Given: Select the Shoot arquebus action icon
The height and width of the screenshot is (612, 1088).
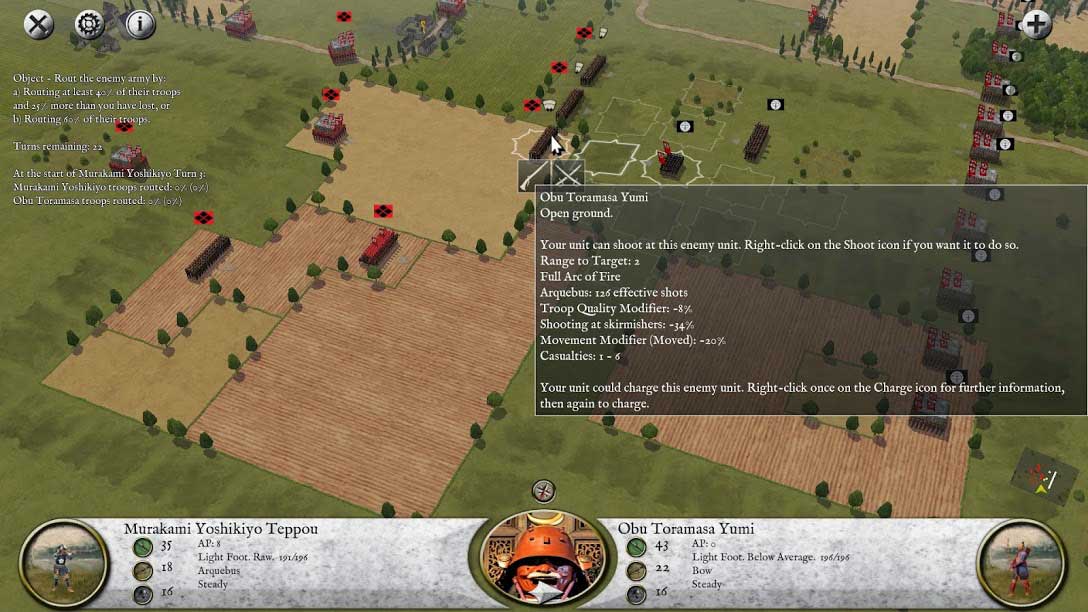Looking at the screenshot, I should tap(533, 175).
